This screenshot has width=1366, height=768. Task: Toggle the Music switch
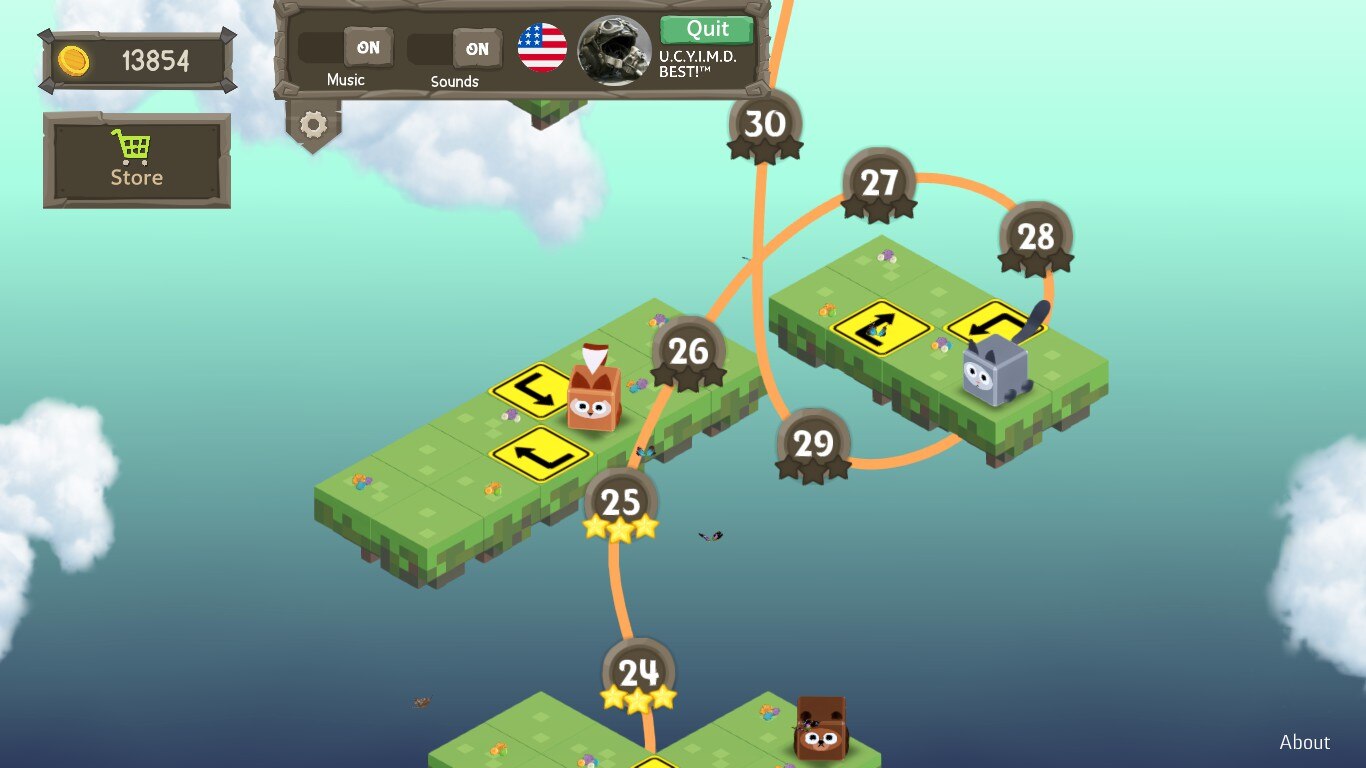pyautogui.click(x=346, y=48)
